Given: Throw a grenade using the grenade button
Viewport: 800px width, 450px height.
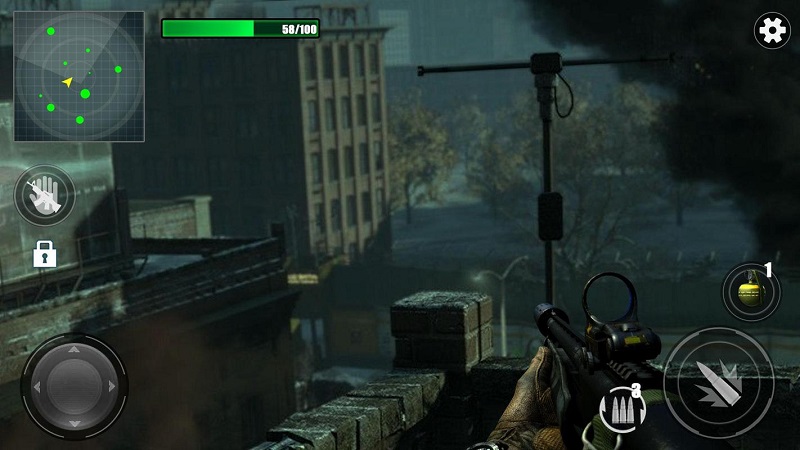Looking at the screenshot, I should [751, 292].
